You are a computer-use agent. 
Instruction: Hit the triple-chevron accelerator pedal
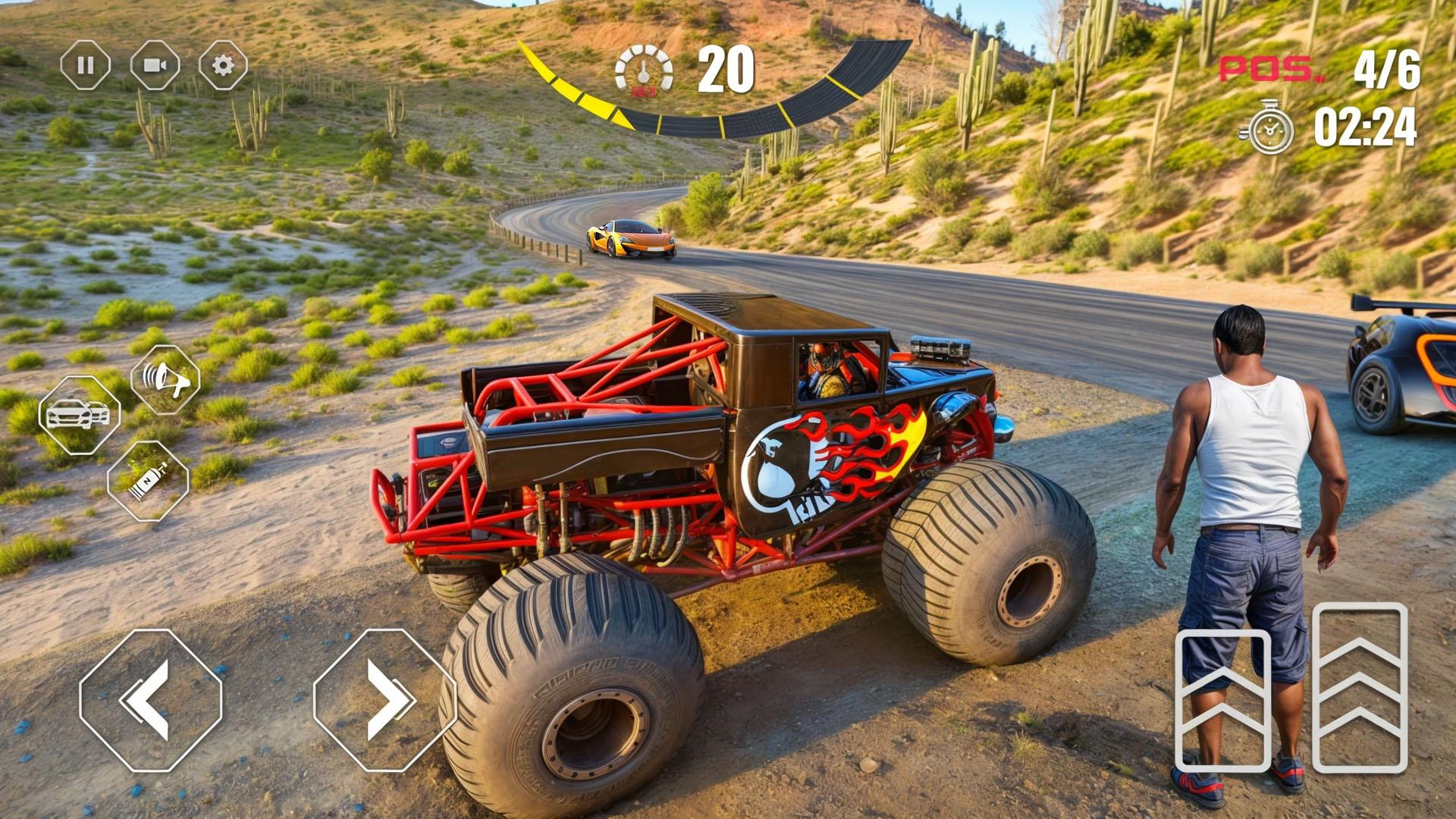(1360, 687)
